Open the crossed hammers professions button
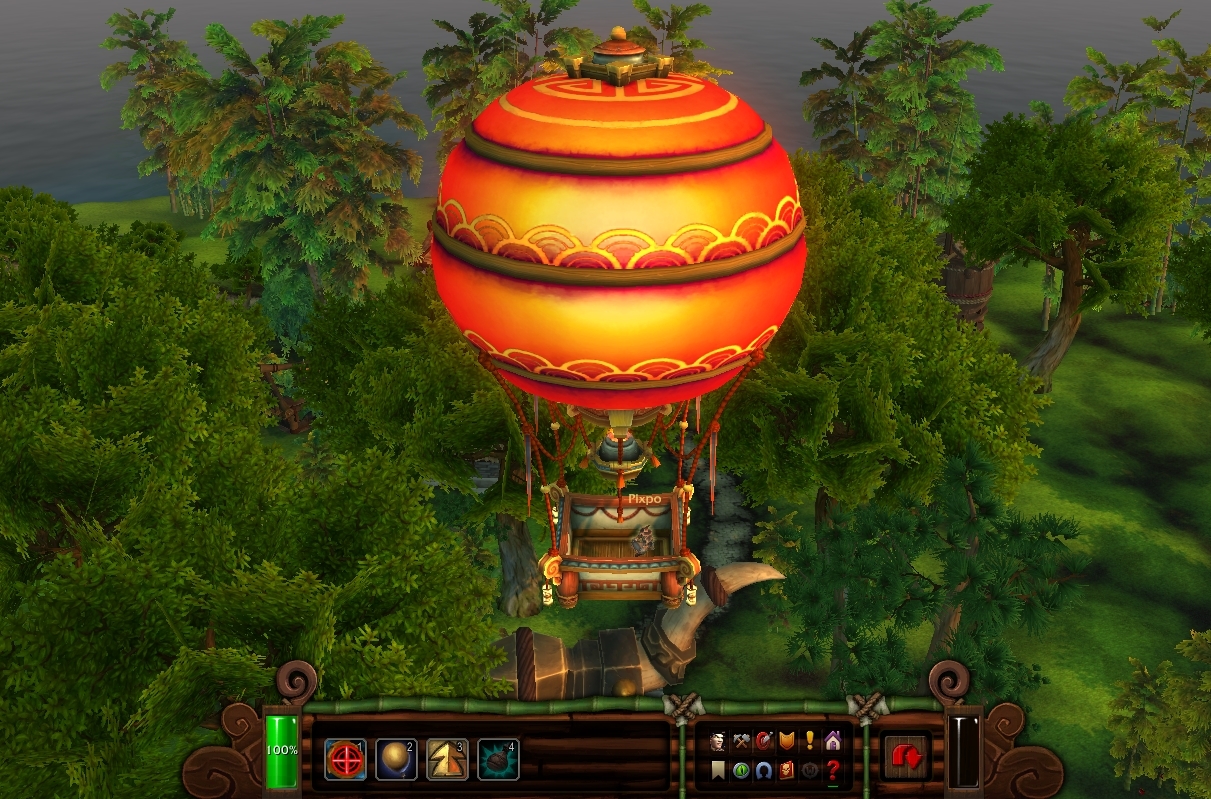The width and height of the screenshot is (1211, 799). tap(741, 742)
